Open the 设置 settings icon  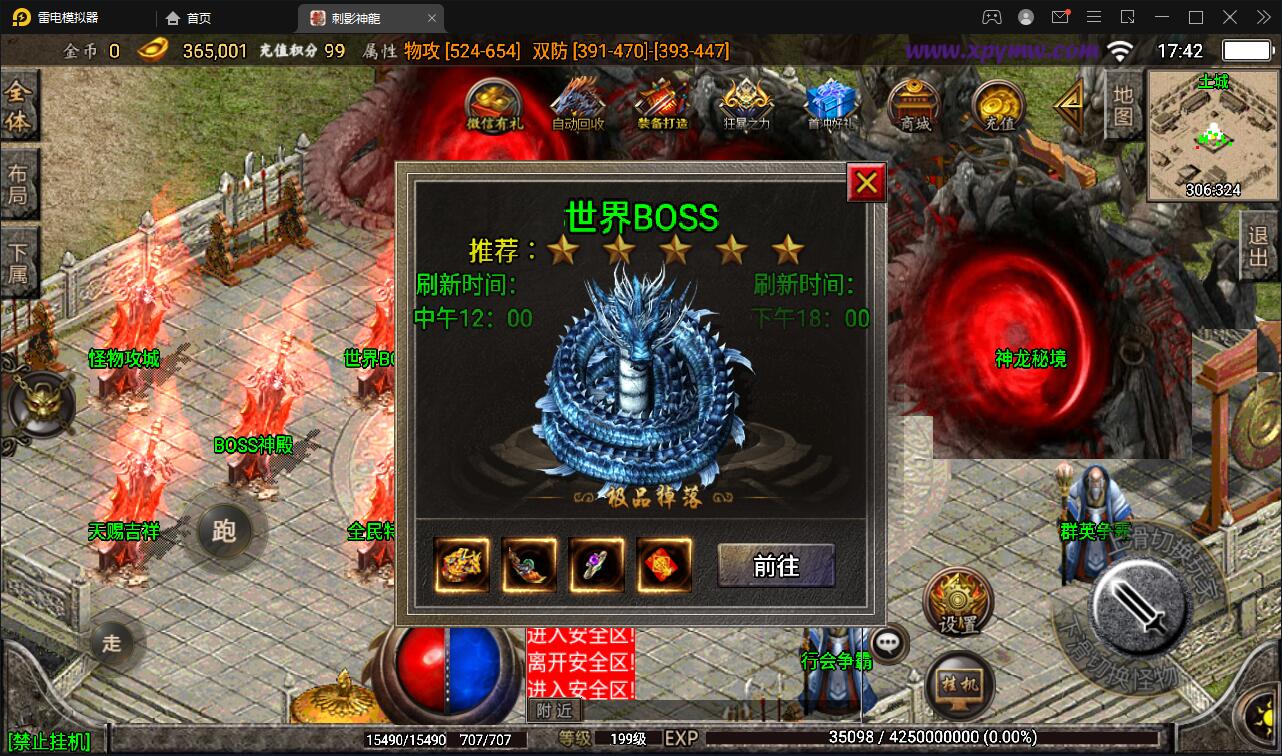[x=957, y=598]
